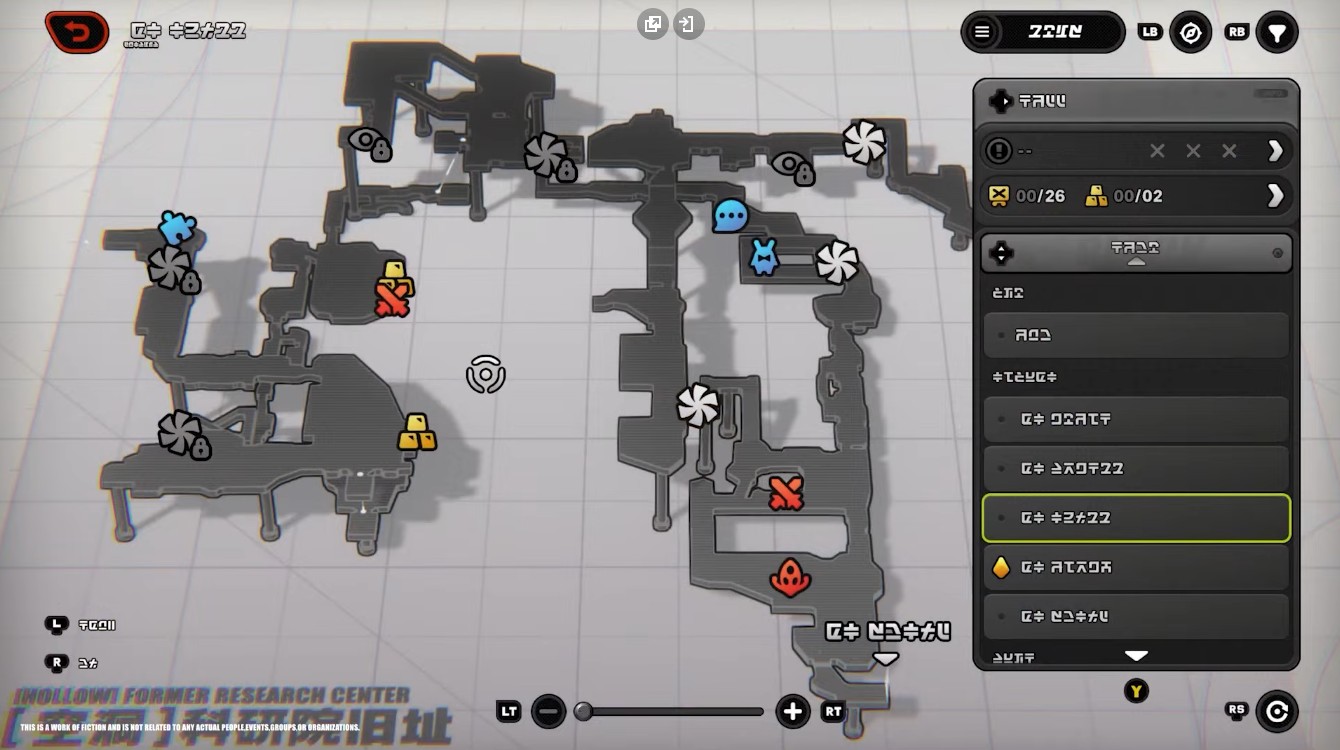Open the locate/compass control next to LB

tap(1191, 31)
